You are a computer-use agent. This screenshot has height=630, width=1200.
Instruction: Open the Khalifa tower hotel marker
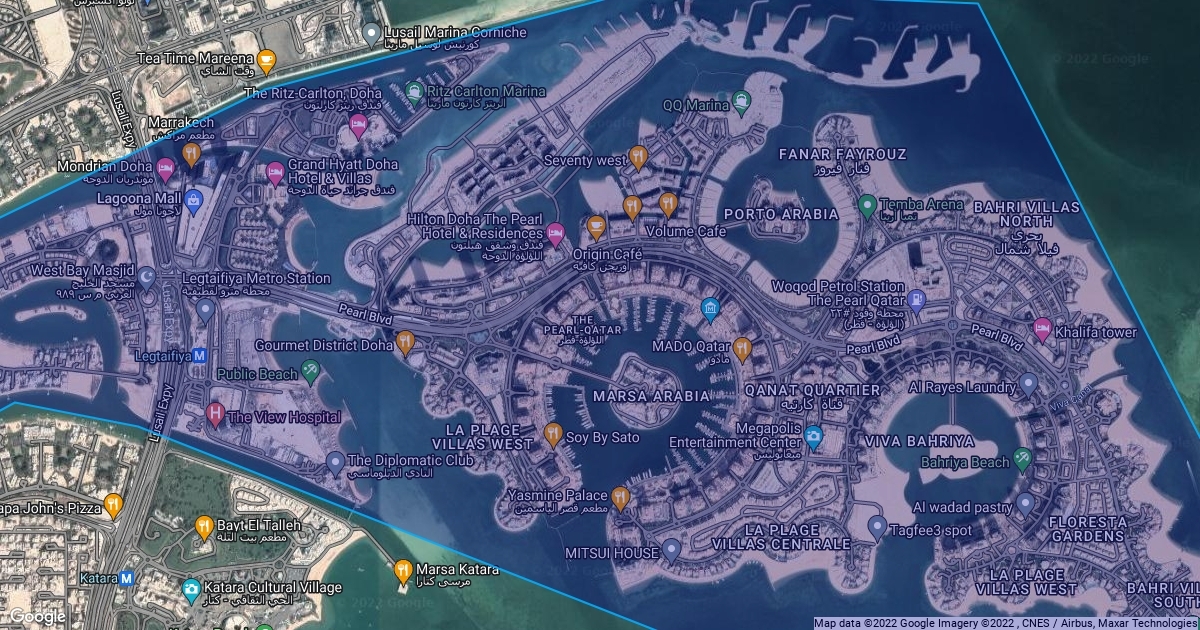(x=1042, y=329)
